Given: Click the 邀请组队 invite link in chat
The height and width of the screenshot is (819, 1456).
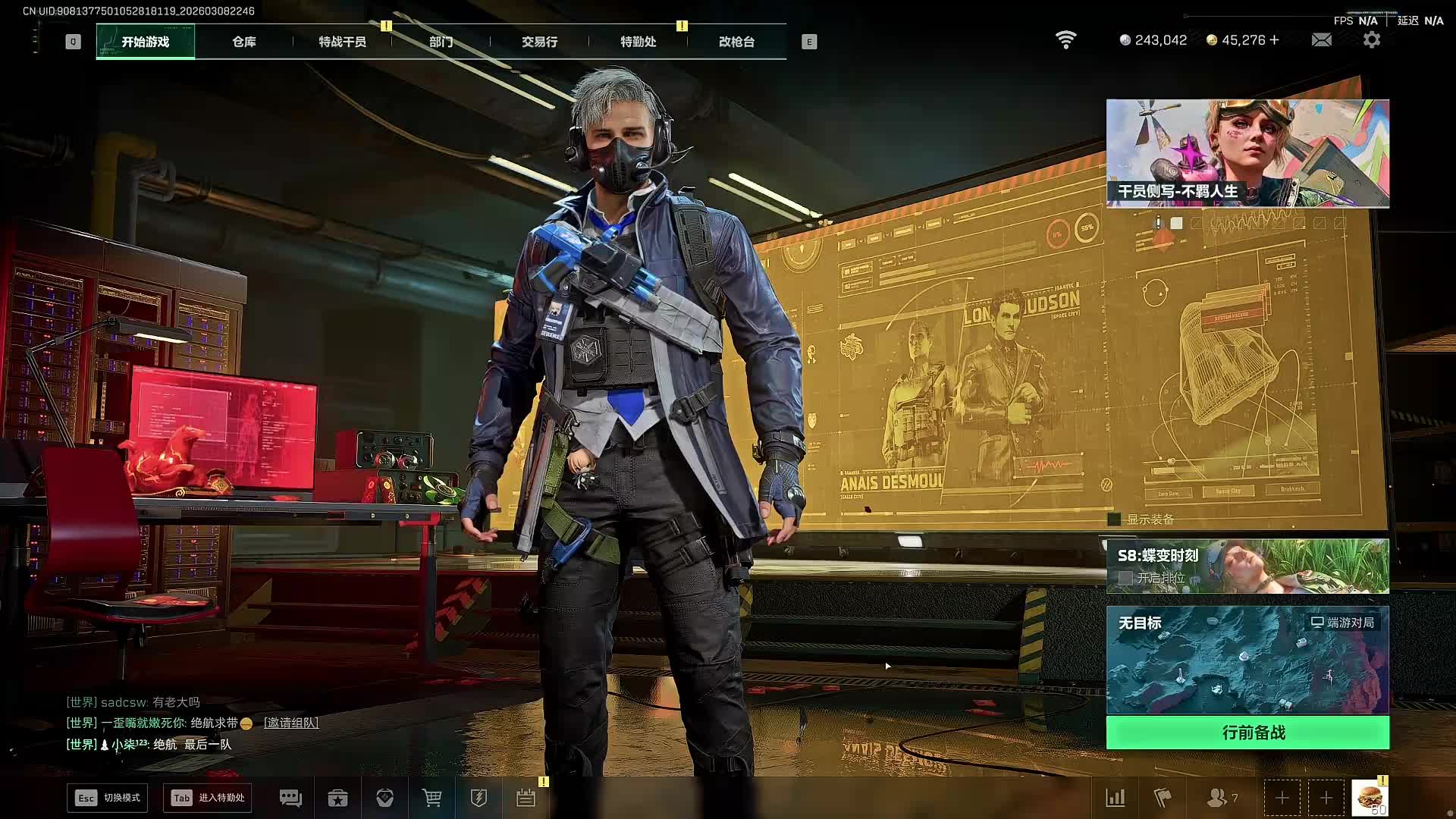Looking at the screenshot, I should (x=291, y=723).
